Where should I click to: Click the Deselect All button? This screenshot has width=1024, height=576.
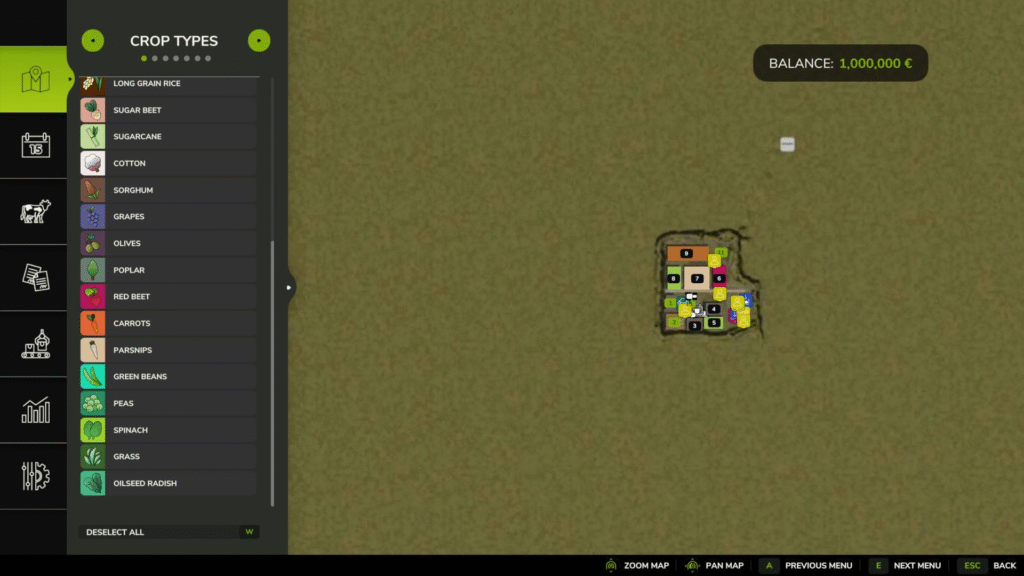168,532
